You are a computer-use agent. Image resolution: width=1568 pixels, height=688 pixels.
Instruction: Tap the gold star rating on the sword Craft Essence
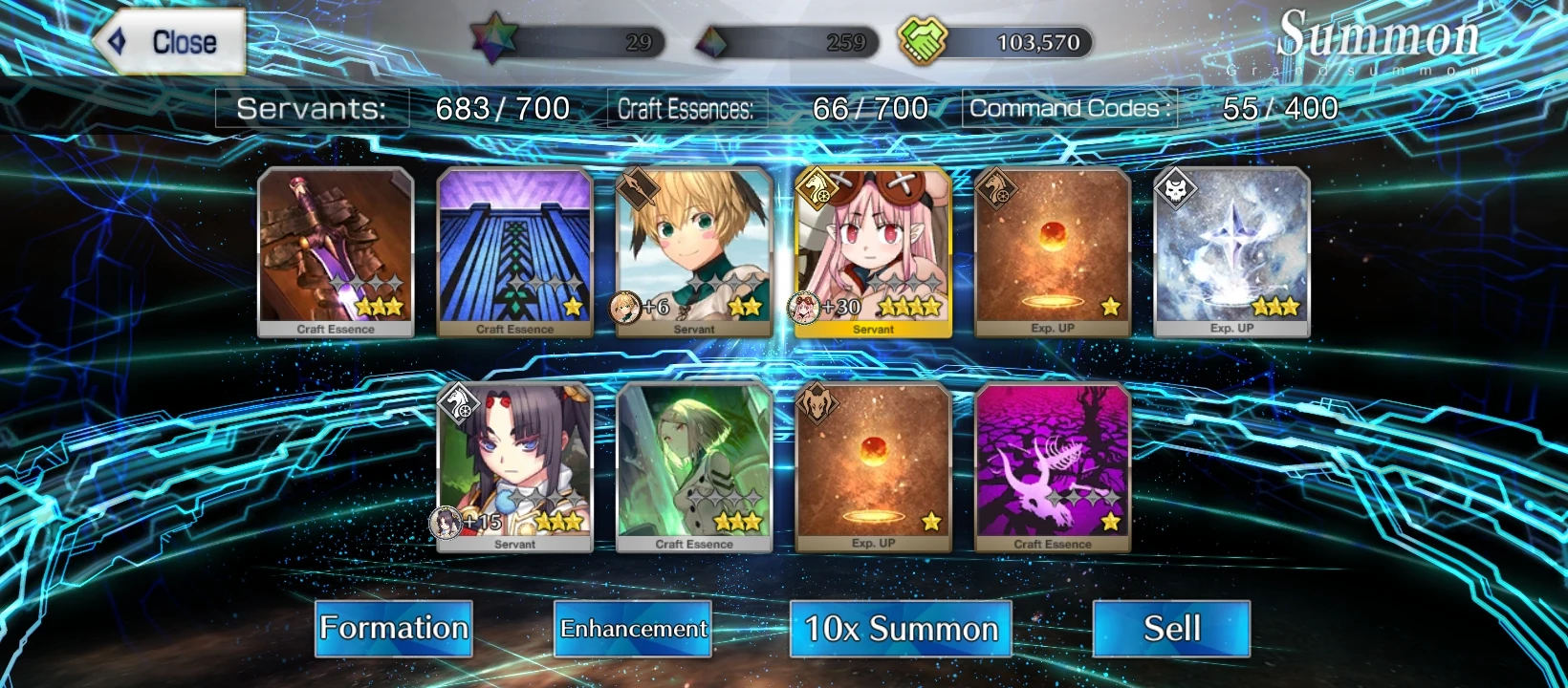pos(379,308)
